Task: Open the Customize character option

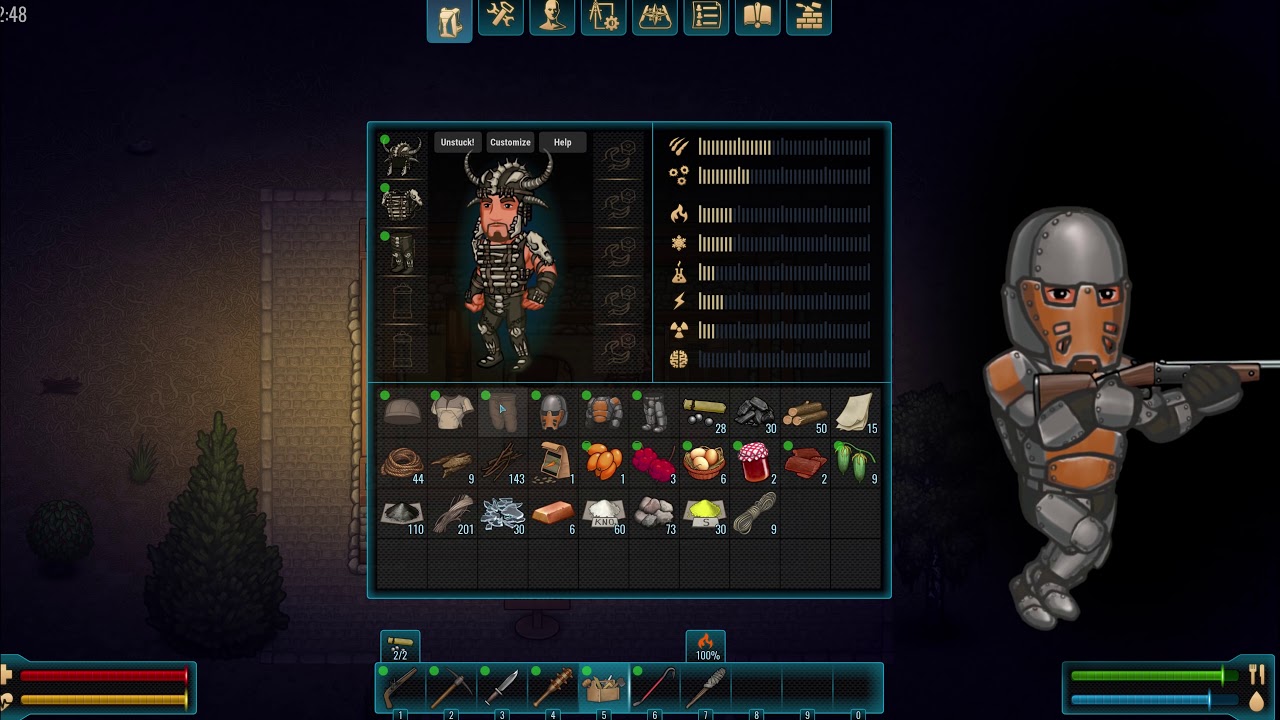Action: coord(510,143)
